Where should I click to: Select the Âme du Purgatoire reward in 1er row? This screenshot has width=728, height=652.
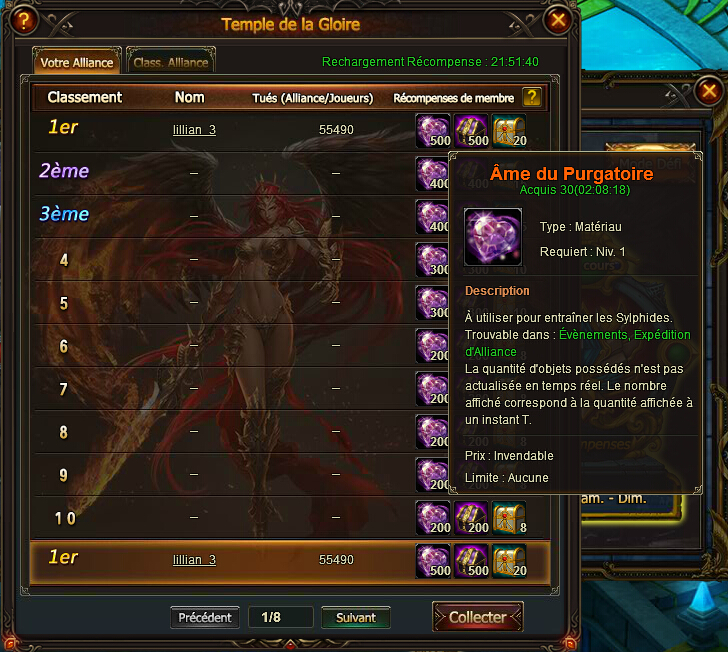[433, 130]
